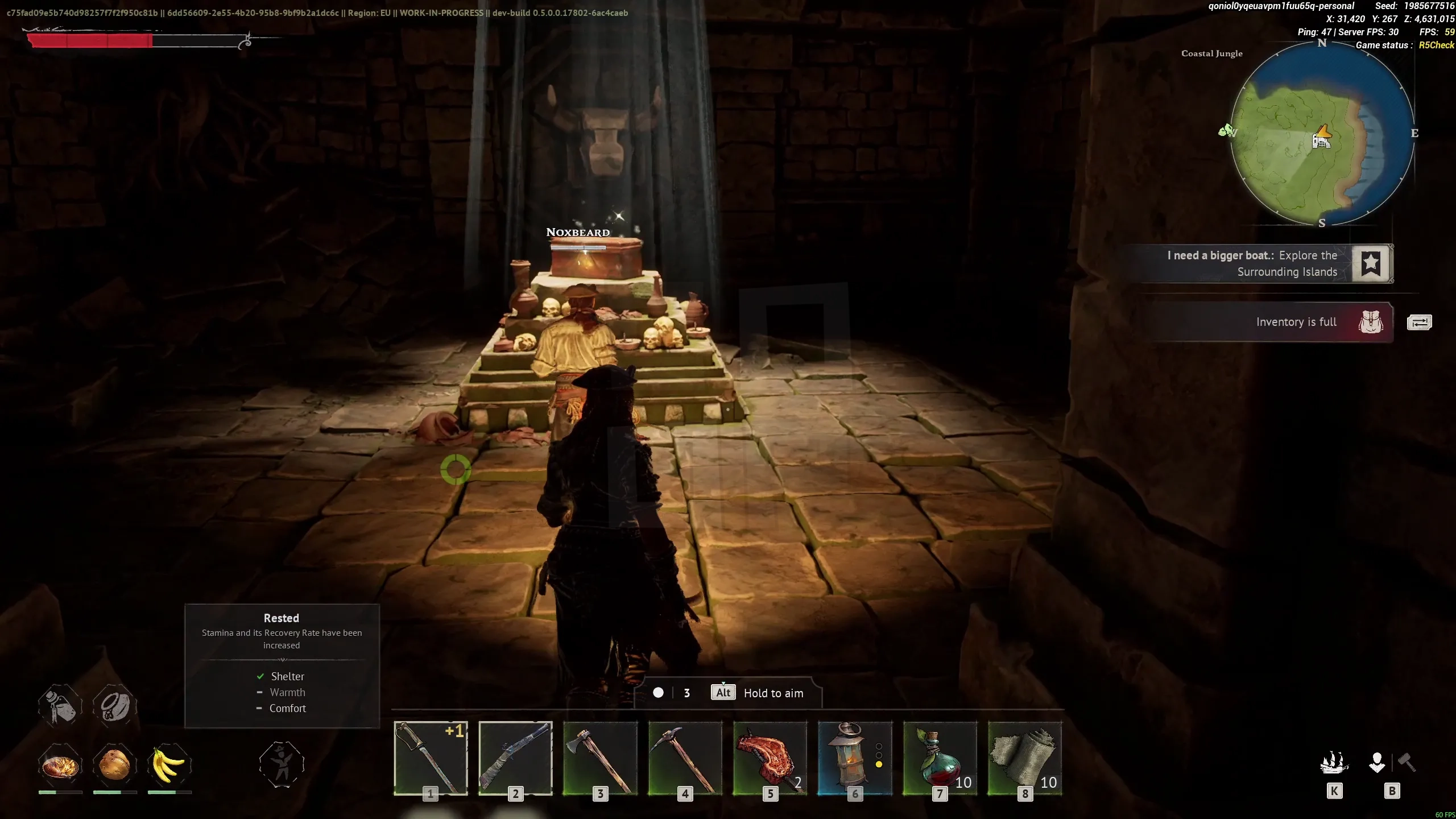The image size is (1456, 819).
Task: Select the pickaxe in hotbar slot 4
Action: (684, 759)
